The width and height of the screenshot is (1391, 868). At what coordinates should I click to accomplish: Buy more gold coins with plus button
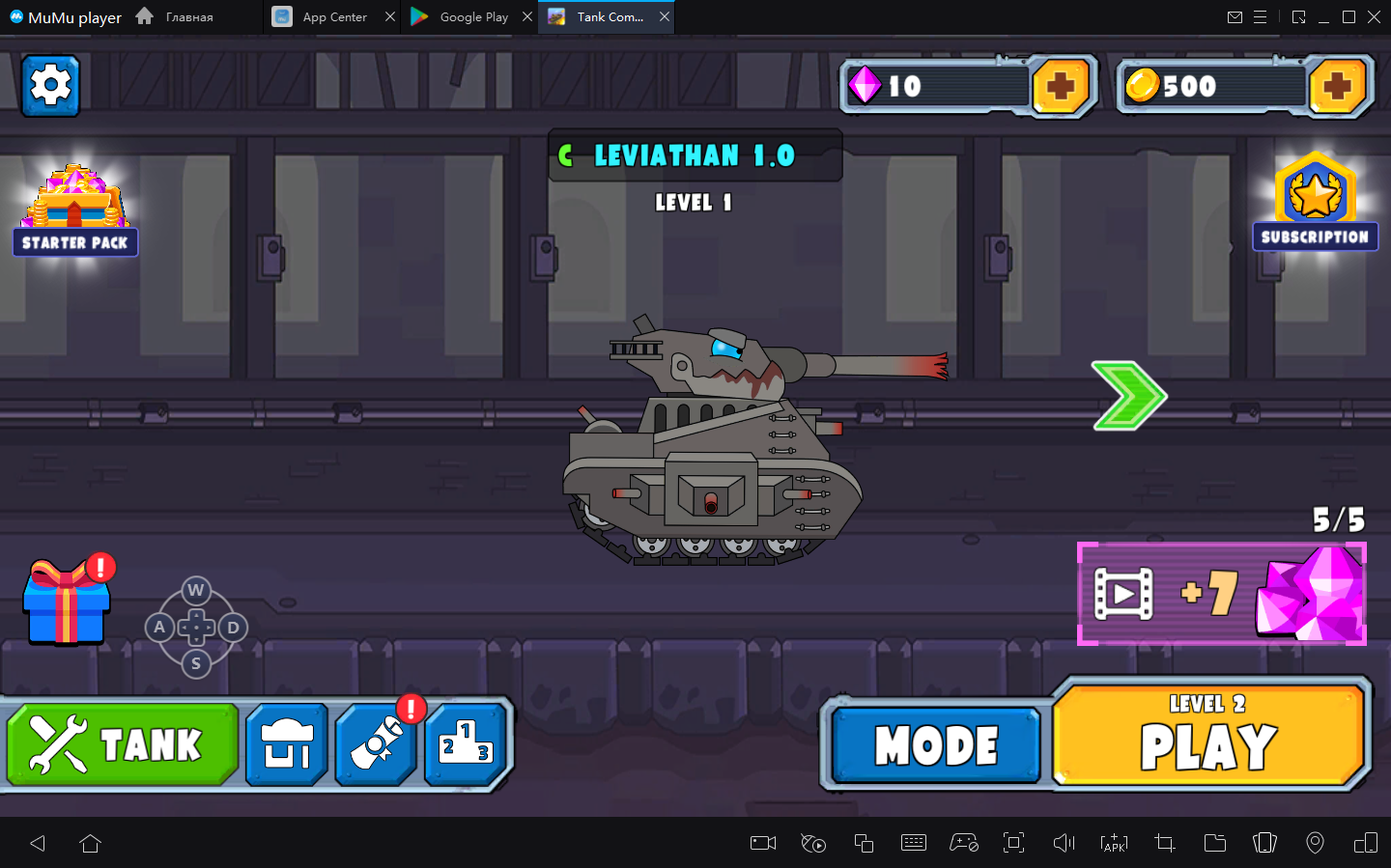pos(1337,87)
